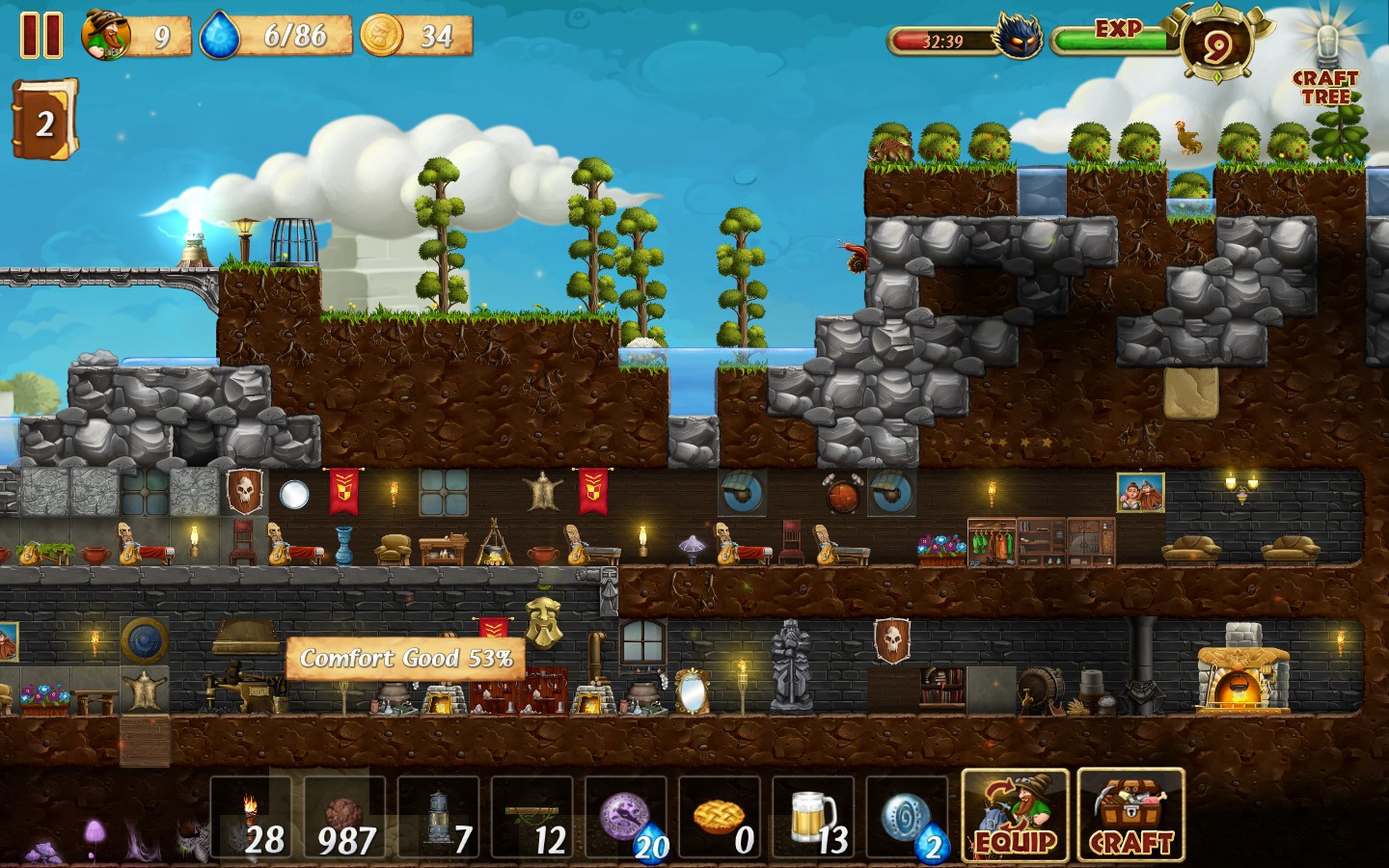
Task: Click the gold coin icon
Action: point(382,36)
